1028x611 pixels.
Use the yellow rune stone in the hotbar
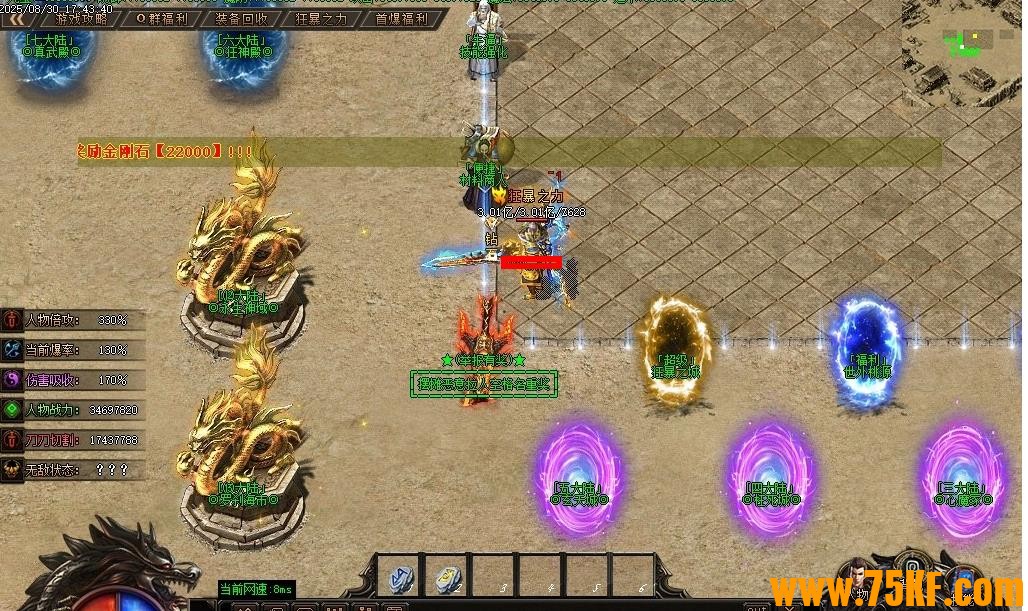[x=447, y=577]
